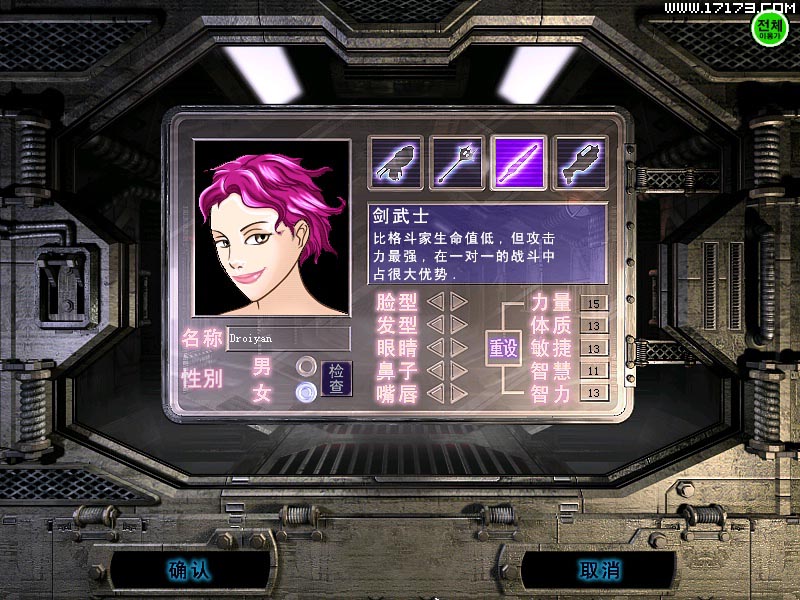Switch to next face shape (脸型)
The width and height of the screenshot is (800, 600).
tap(458, 301)
